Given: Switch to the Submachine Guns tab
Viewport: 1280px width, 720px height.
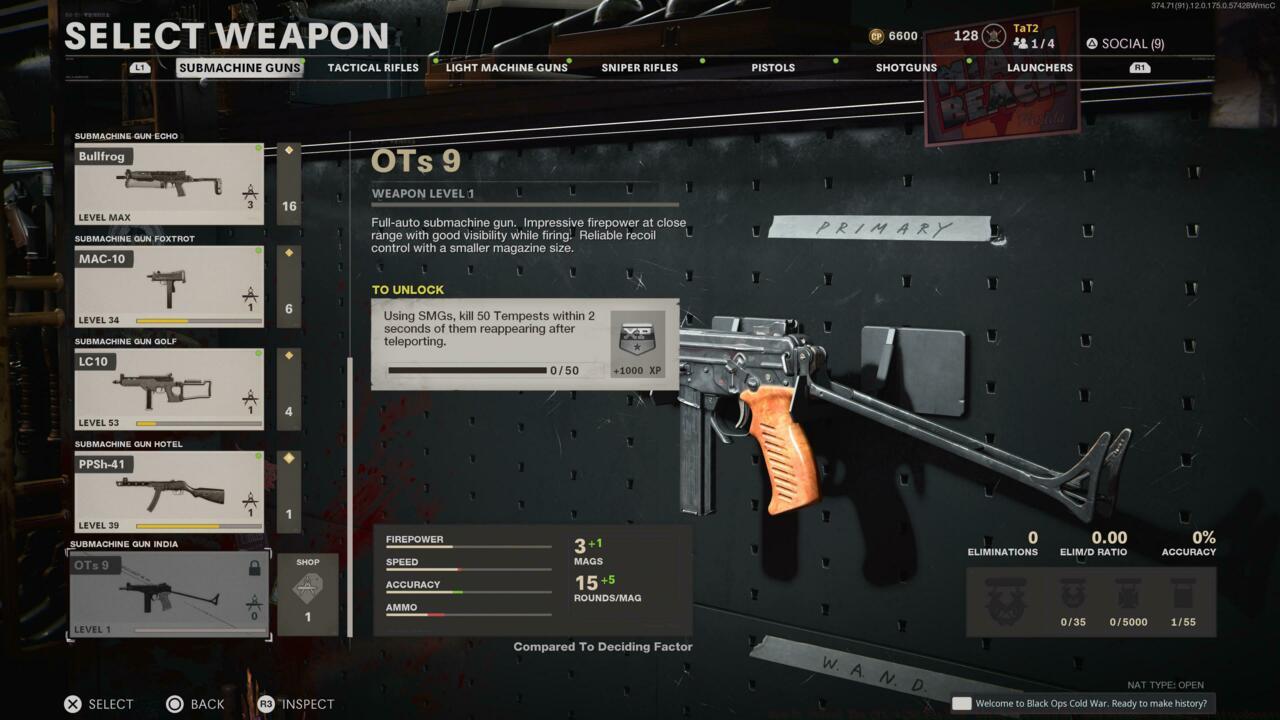Looking at the screenshot, I should pos(240,68).
